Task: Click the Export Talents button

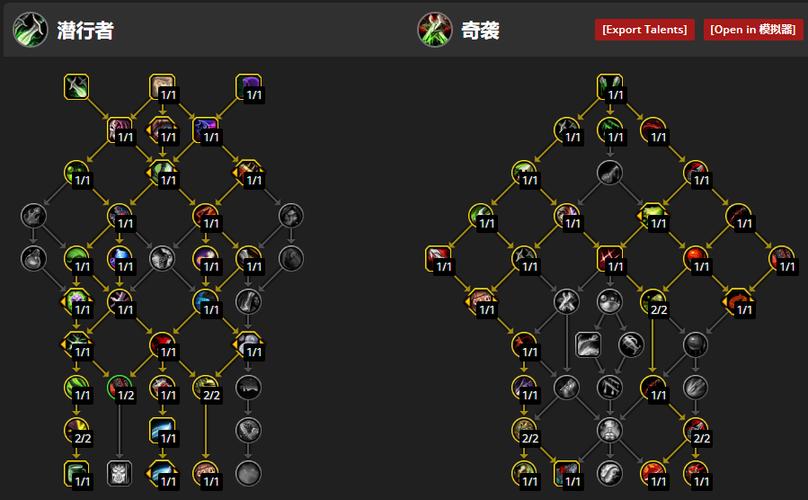Action: 645,29
